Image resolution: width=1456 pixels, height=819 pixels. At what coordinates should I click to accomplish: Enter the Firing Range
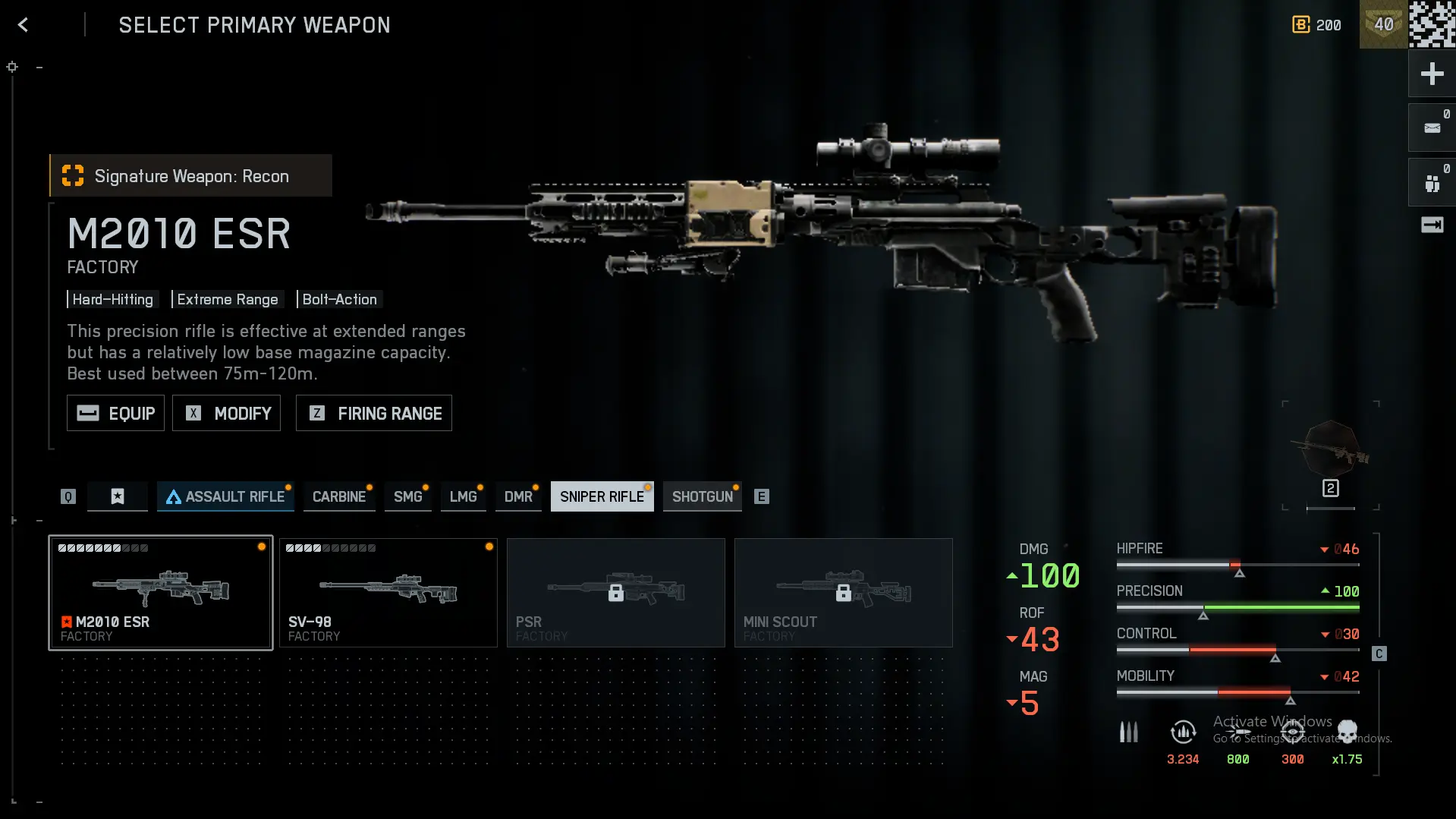pos(373,413)
